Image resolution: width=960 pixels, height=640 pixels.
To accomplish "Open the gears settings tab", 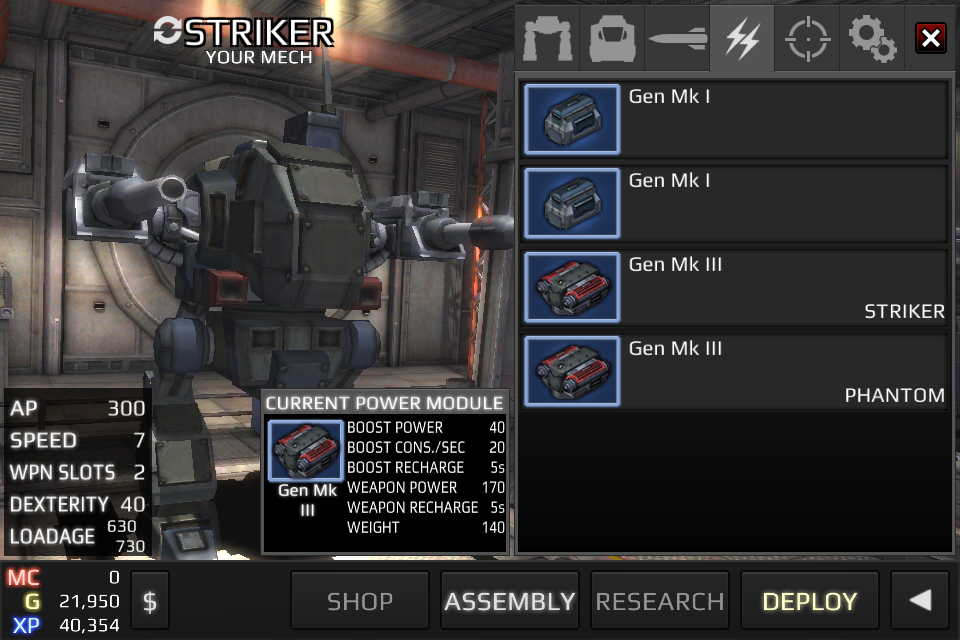I will coord(871,39).
